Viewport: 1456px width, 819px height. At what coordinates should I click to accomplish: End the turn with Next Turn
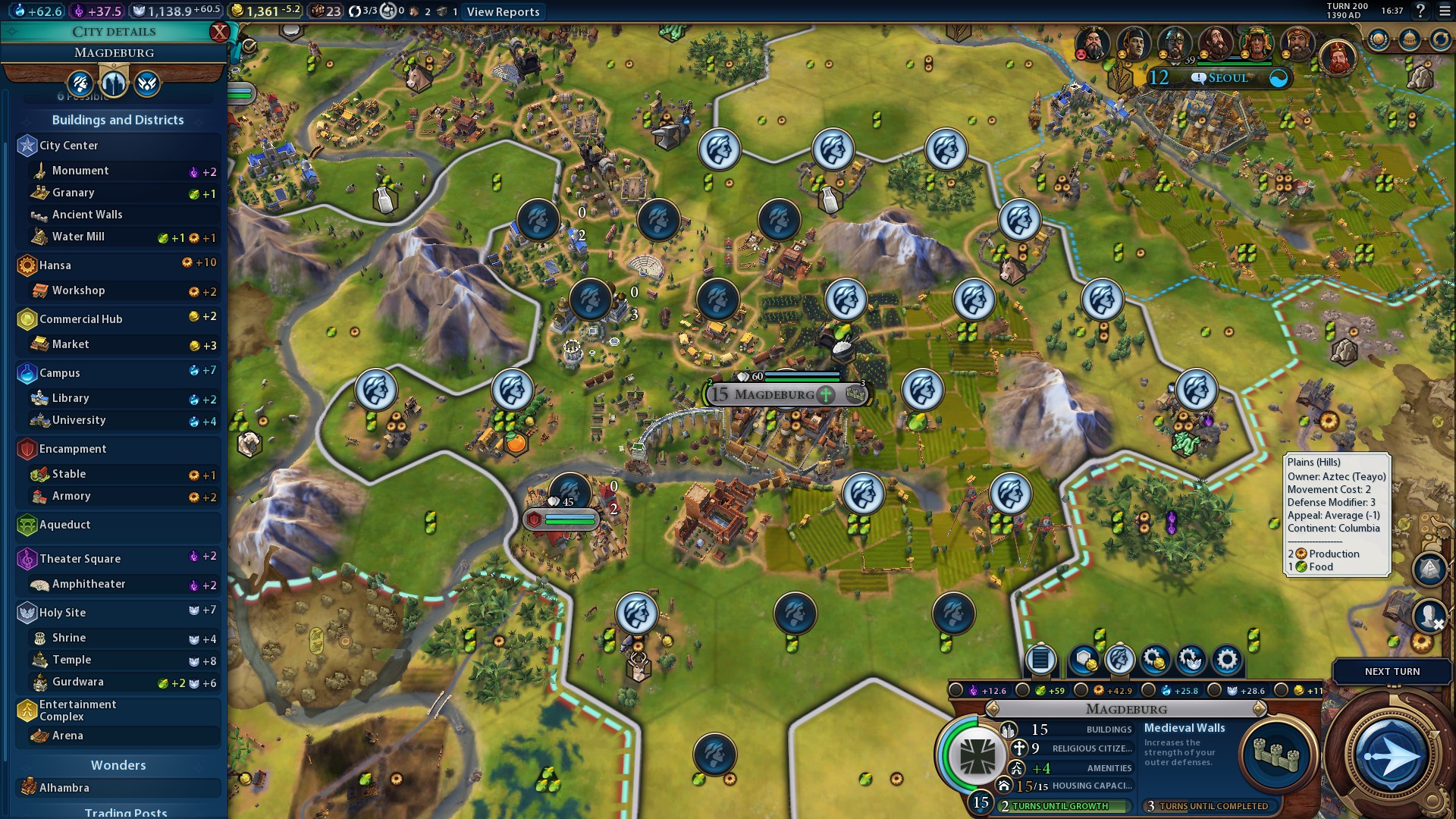click(1392, 671)
